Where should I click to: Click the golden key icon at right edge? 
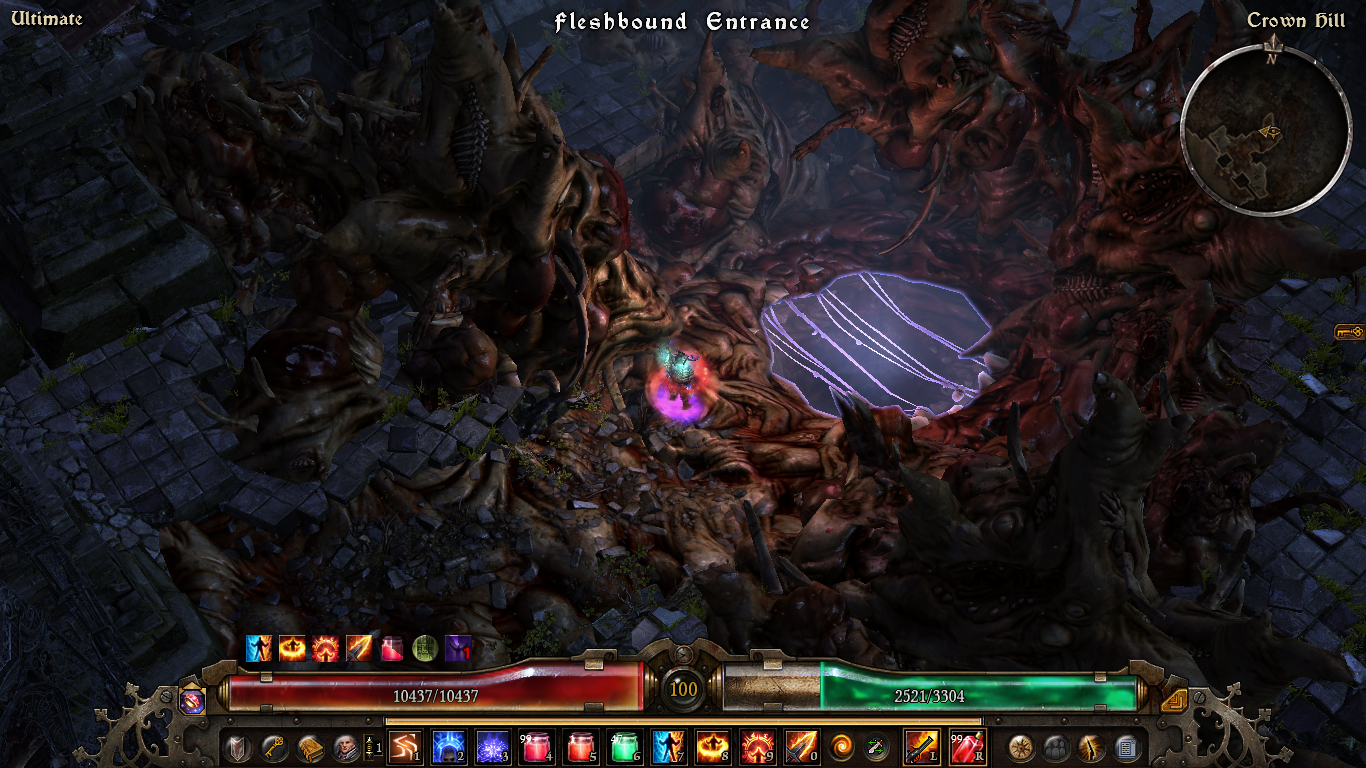pos(1349,332)
